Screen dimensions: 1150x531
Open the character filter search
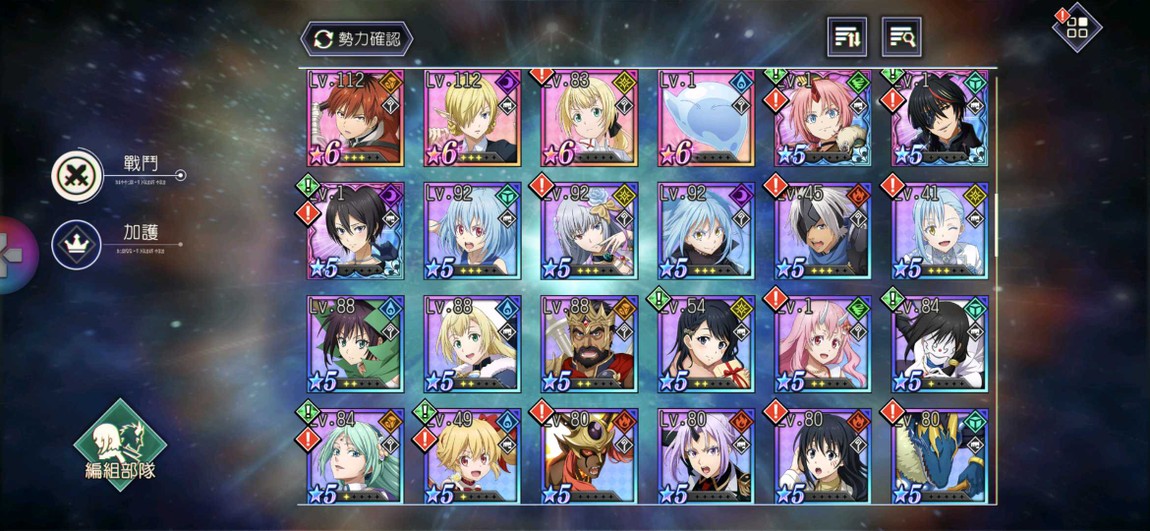coord(900,38)
